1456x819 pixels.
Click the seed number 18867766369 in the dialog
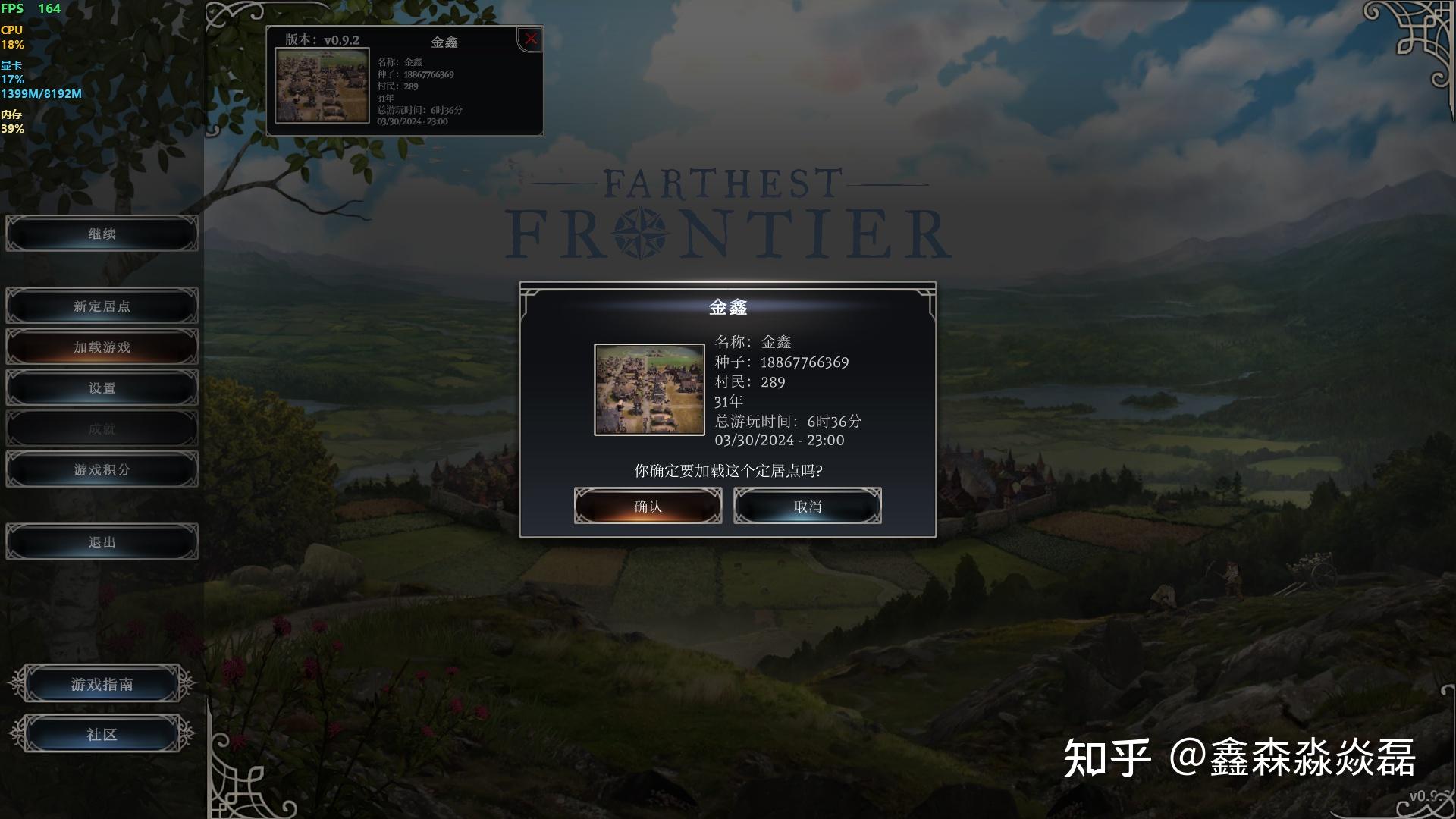point(805,362)
